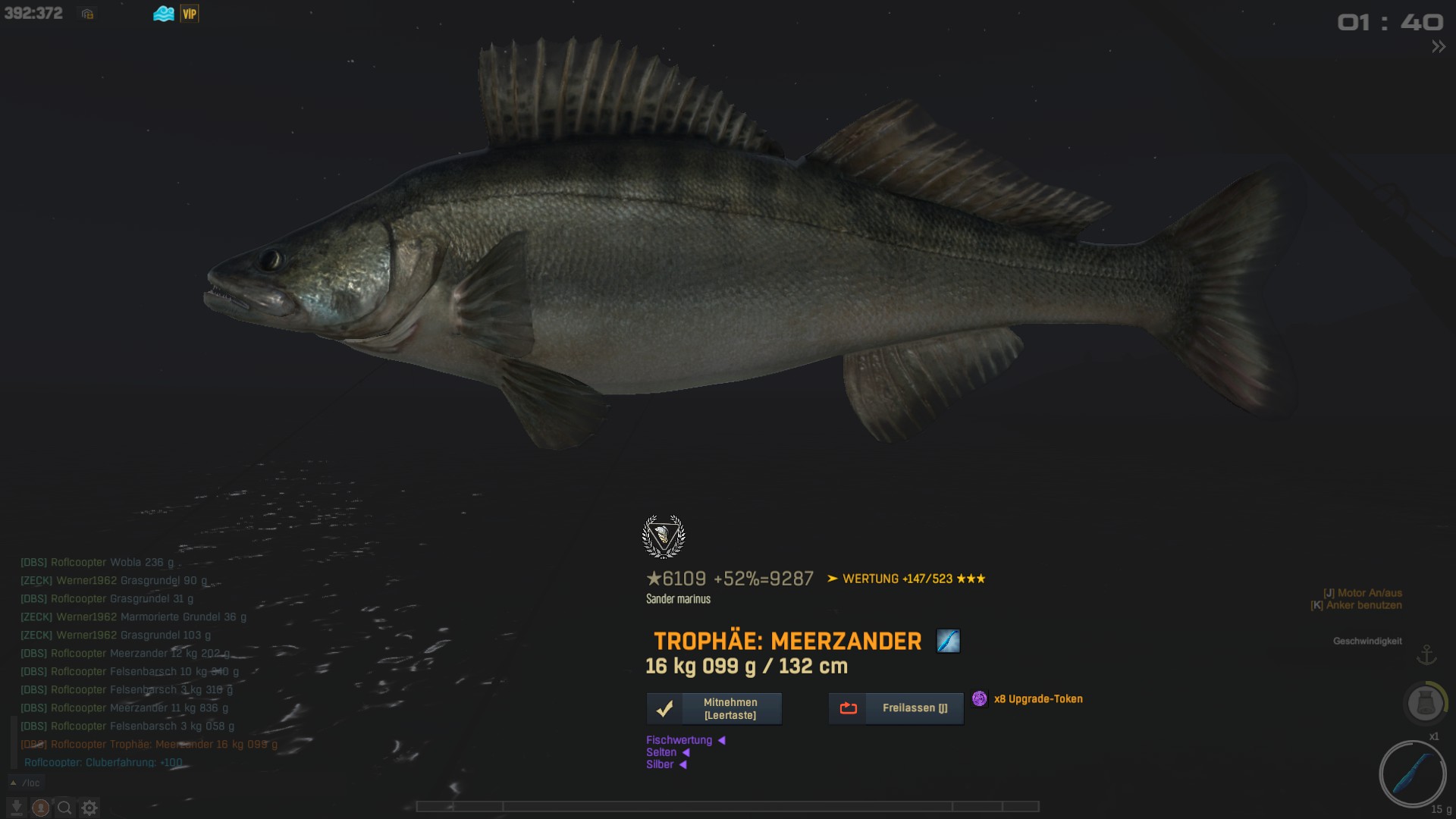Click the blue lure icon beside the trophy title
1456x819 pixels.
948,642
